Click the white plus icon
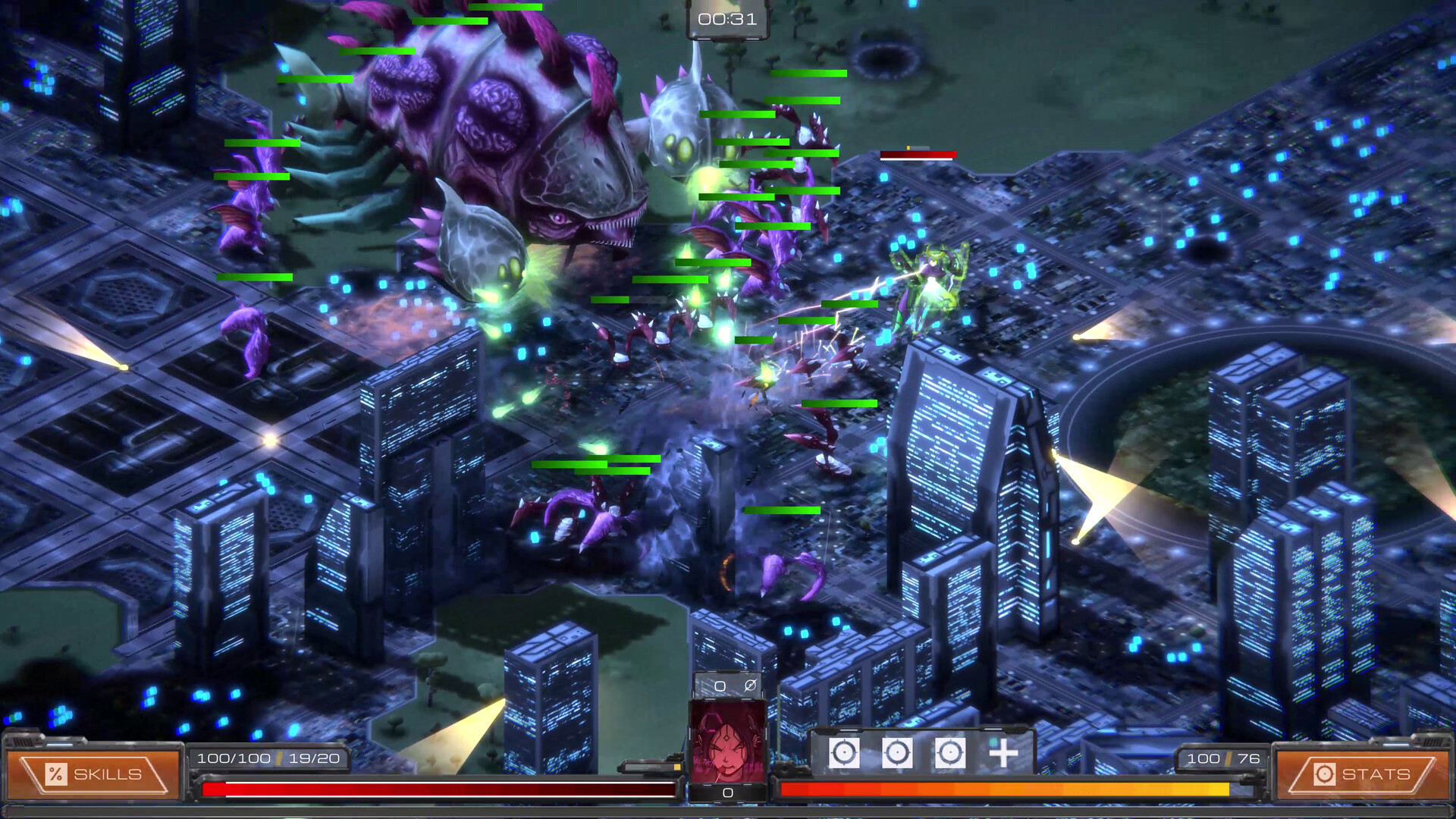The image size is (1456, 819). [1003, 753]
